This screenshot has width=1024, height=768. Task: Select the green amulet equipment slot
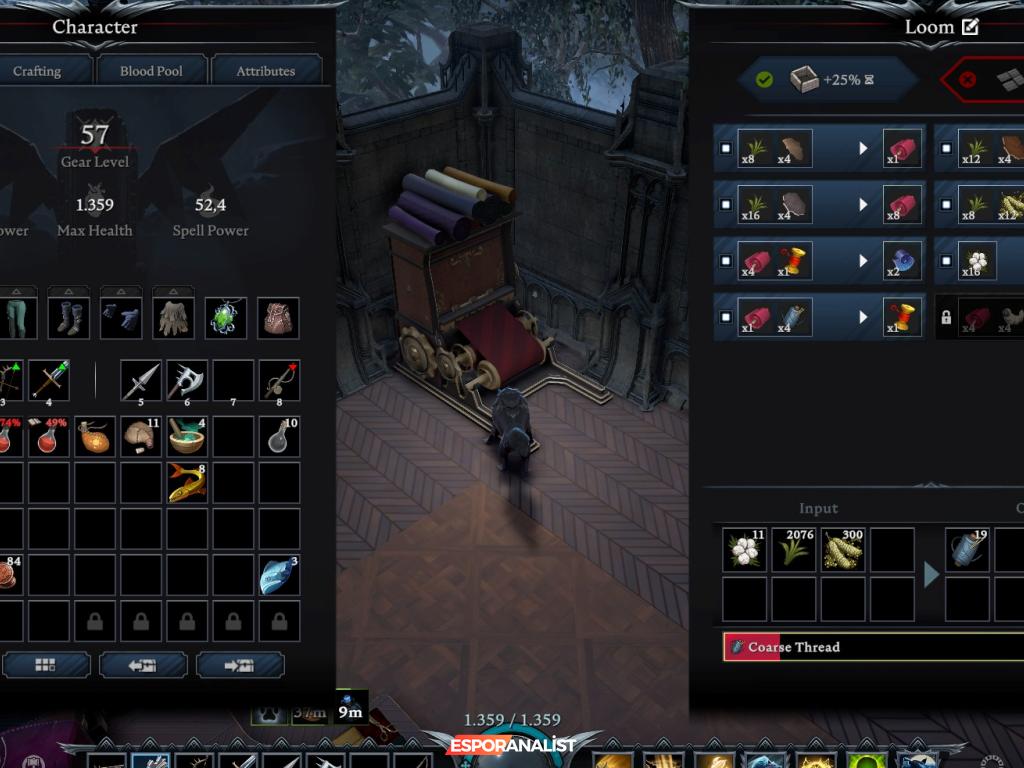[x=226, y=318]
